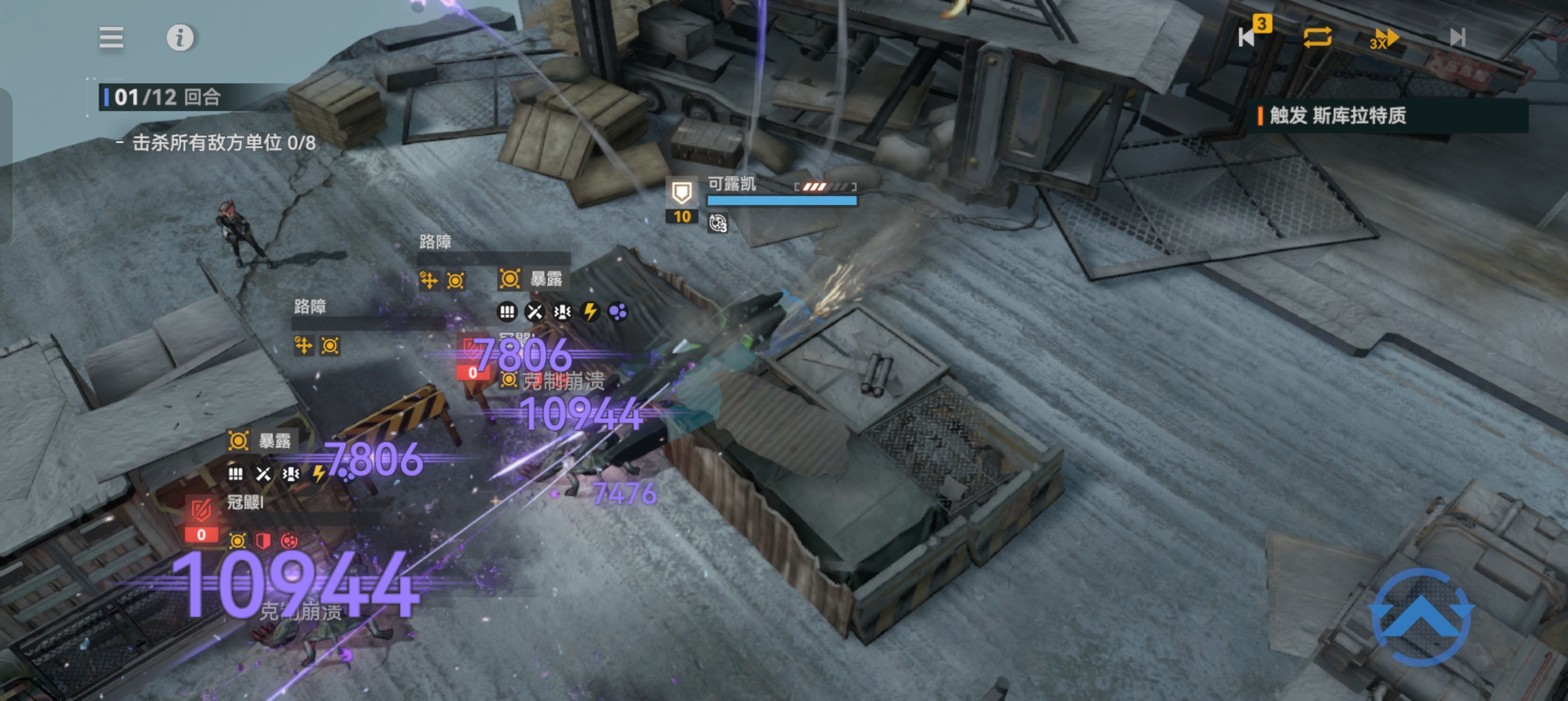This screenshot has width=1568, height=701.
Task: Skip to end with the skip button
Action: click(1457, 38)
